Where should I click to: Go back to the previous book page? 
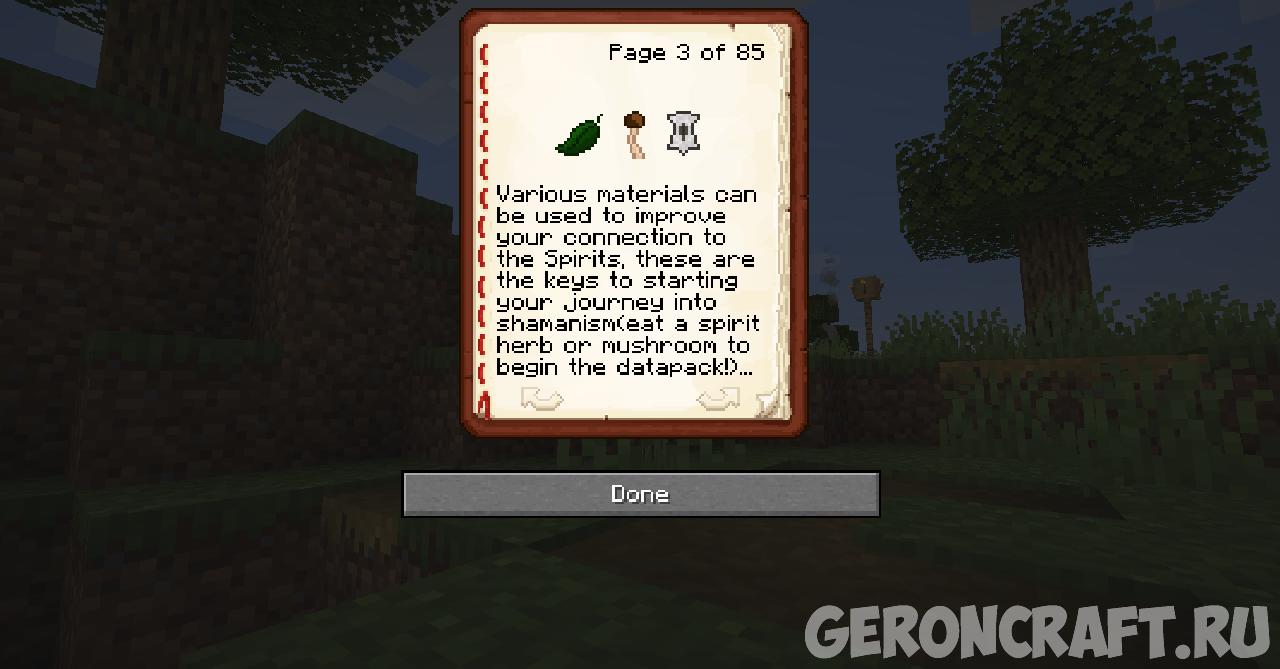click(542, 400)
